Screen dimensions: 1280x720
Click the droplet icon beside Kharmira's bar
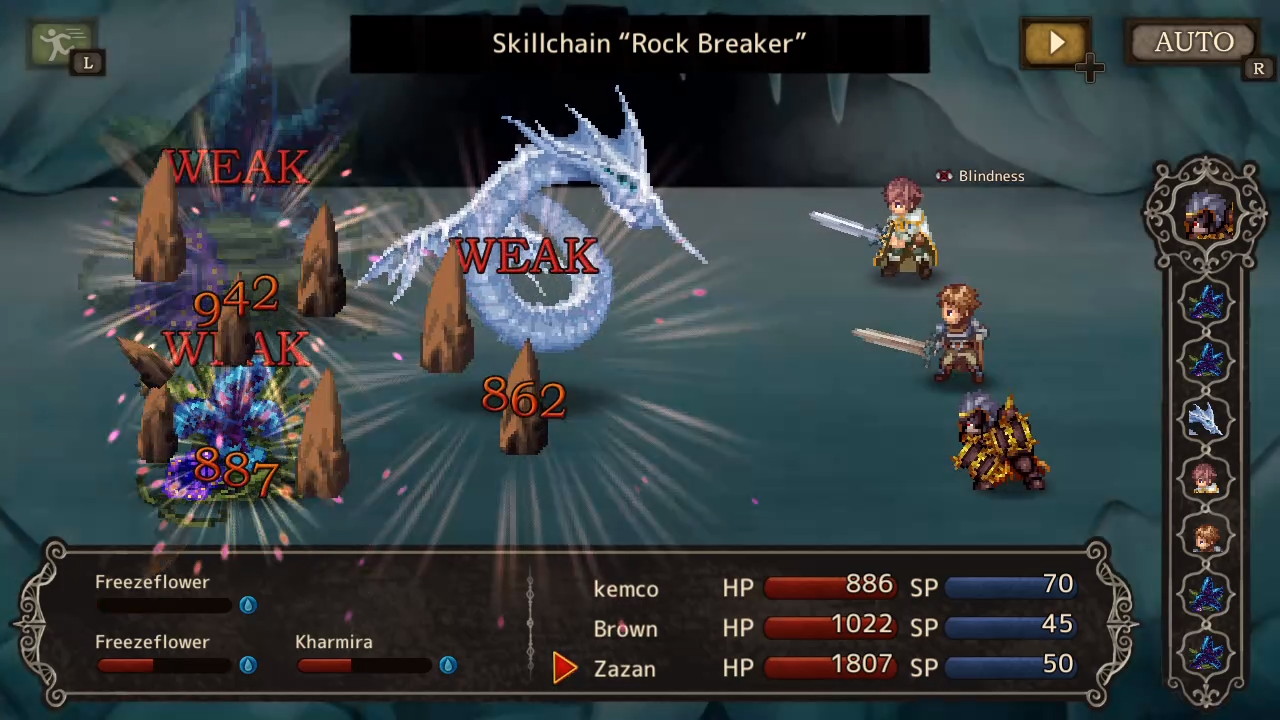(447, 664)
